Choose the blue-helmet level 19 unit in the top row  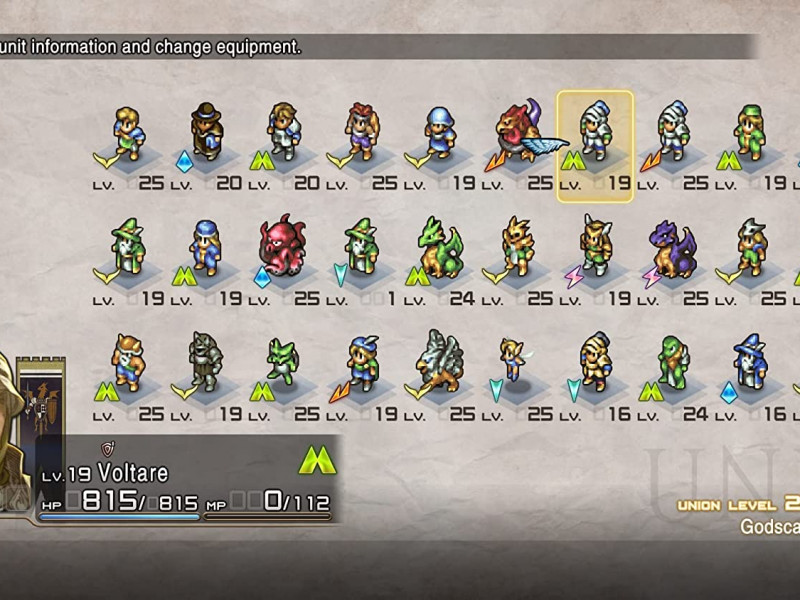(x=440, y=131)
